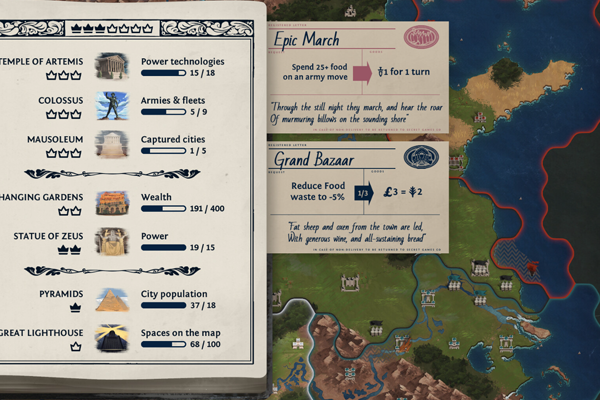Open the Mausoleum wonder picture
Image resolution: width=600 pixels, height=400 pixels.
pyautogui.click(x=111, y=144)
